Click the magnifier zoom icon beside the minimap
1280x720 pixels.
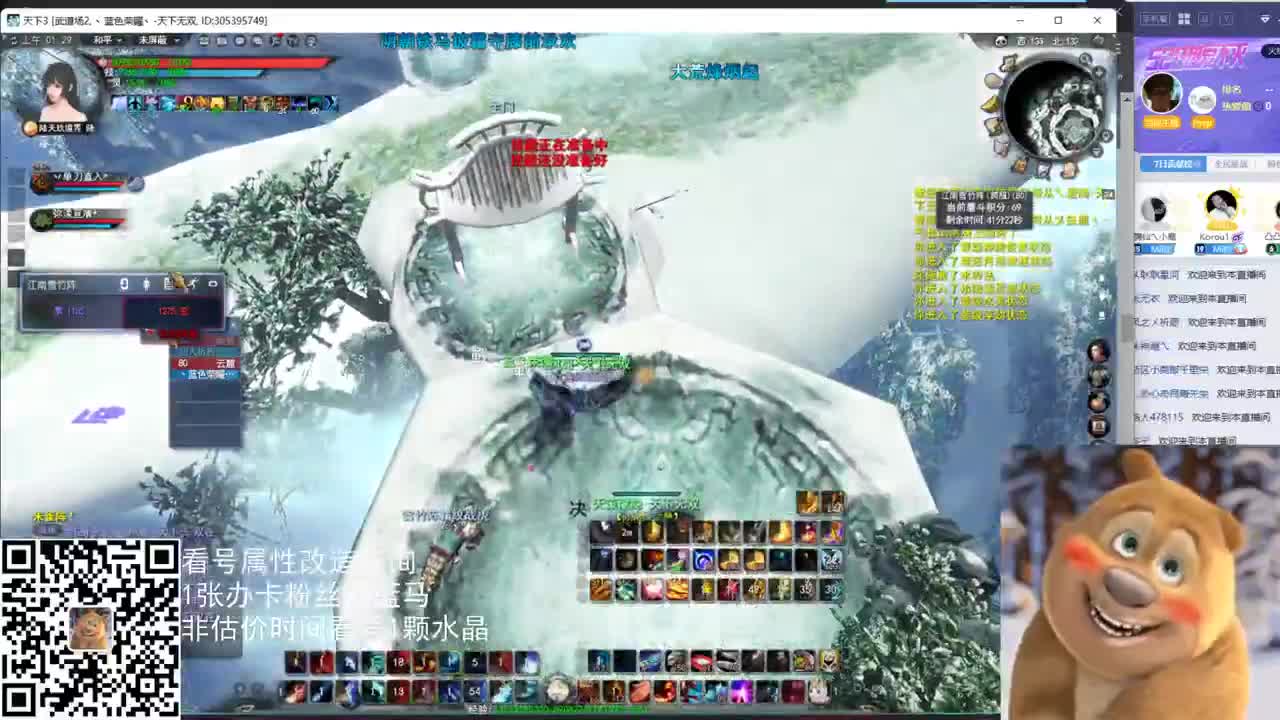pos(1084,60)
